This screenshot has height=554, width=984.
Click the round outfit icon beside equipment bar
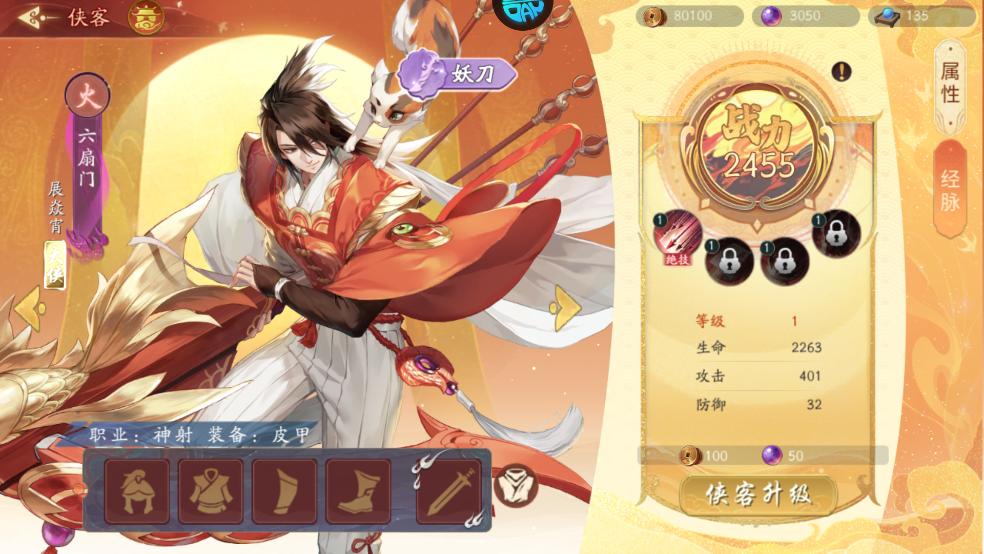pos(516,485)
